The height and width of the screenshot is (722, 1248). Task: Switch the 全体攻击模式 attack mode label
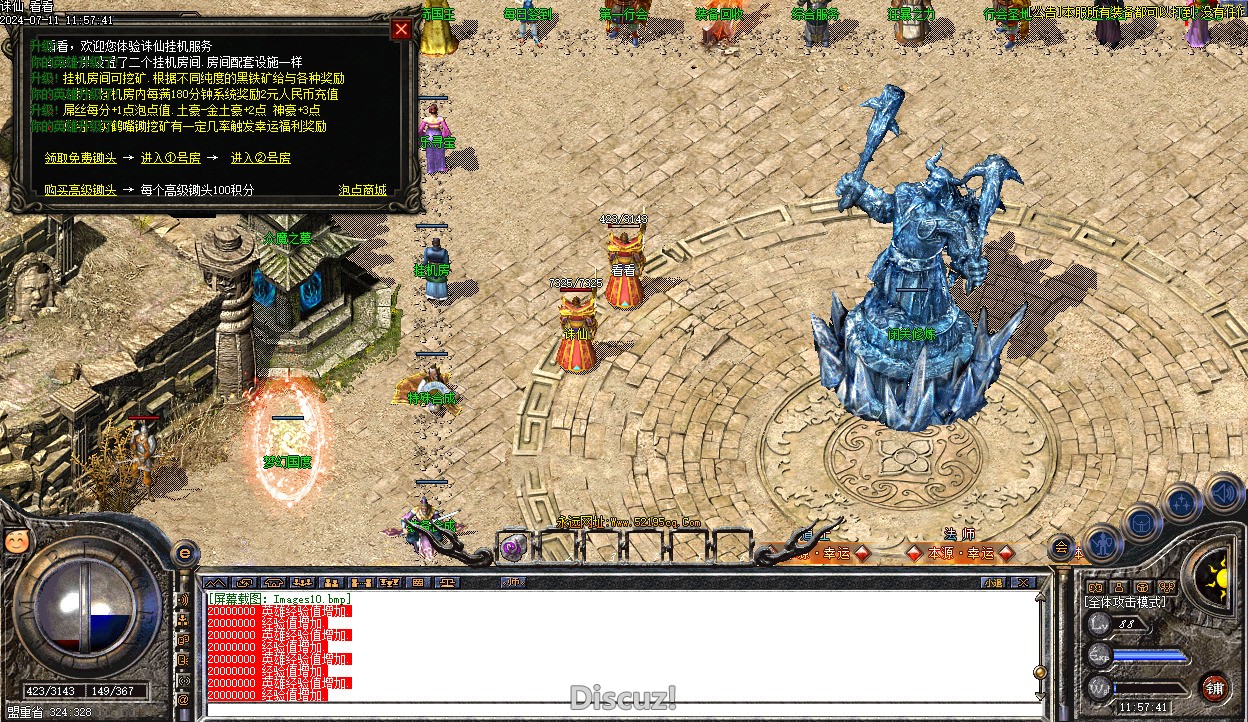click(x=1125, y=602)
